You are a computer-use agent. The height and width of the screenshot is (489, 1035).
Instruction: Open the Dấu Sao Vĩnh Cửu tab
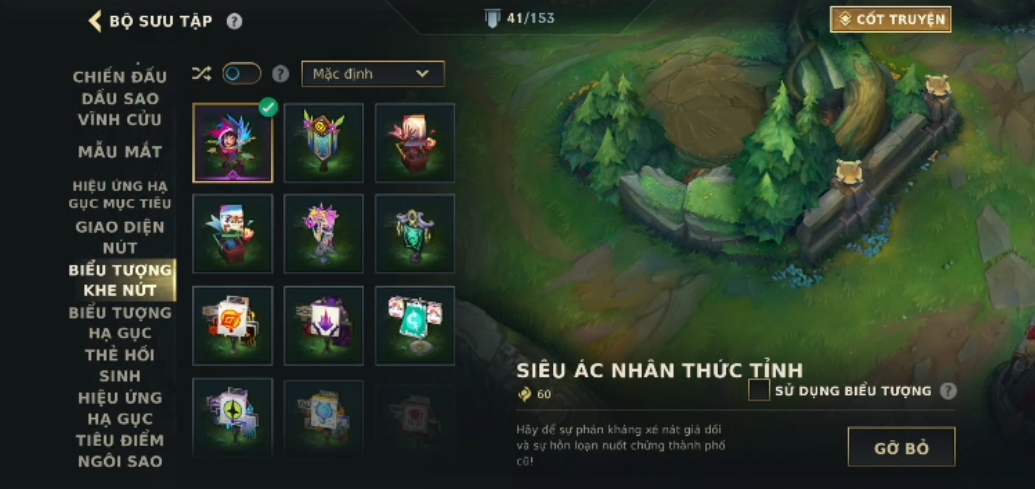point(120,109)
